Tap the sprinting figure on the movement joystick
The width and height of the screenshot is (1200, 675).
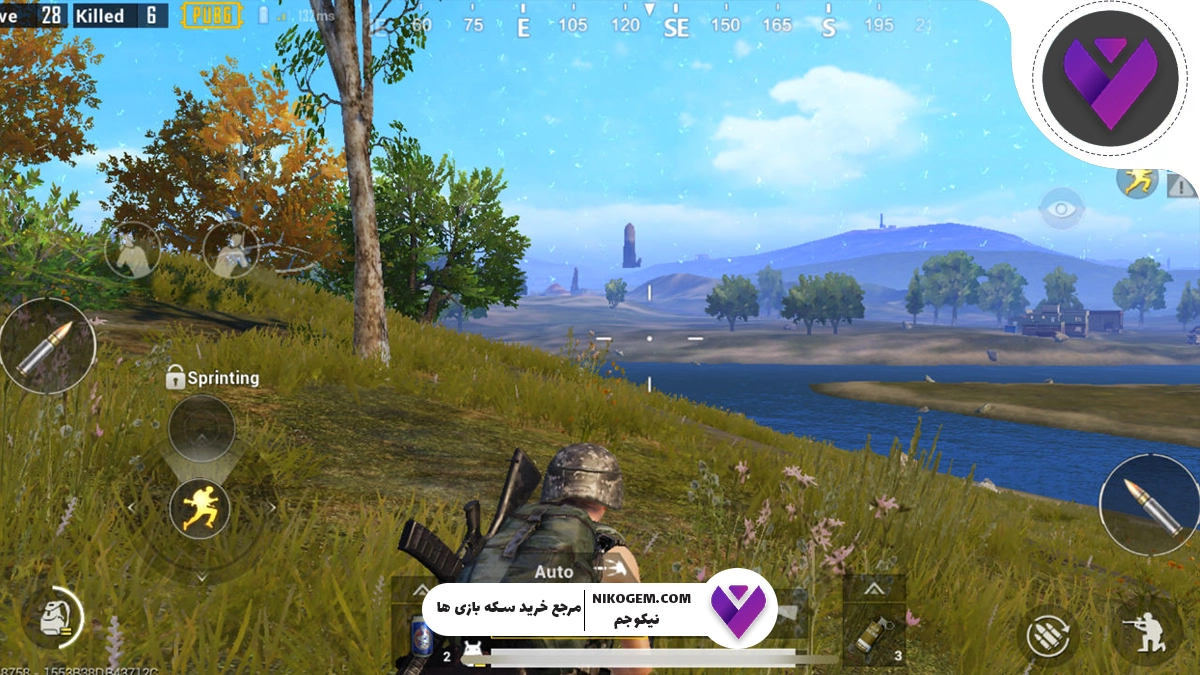click(x=200, y=509)
